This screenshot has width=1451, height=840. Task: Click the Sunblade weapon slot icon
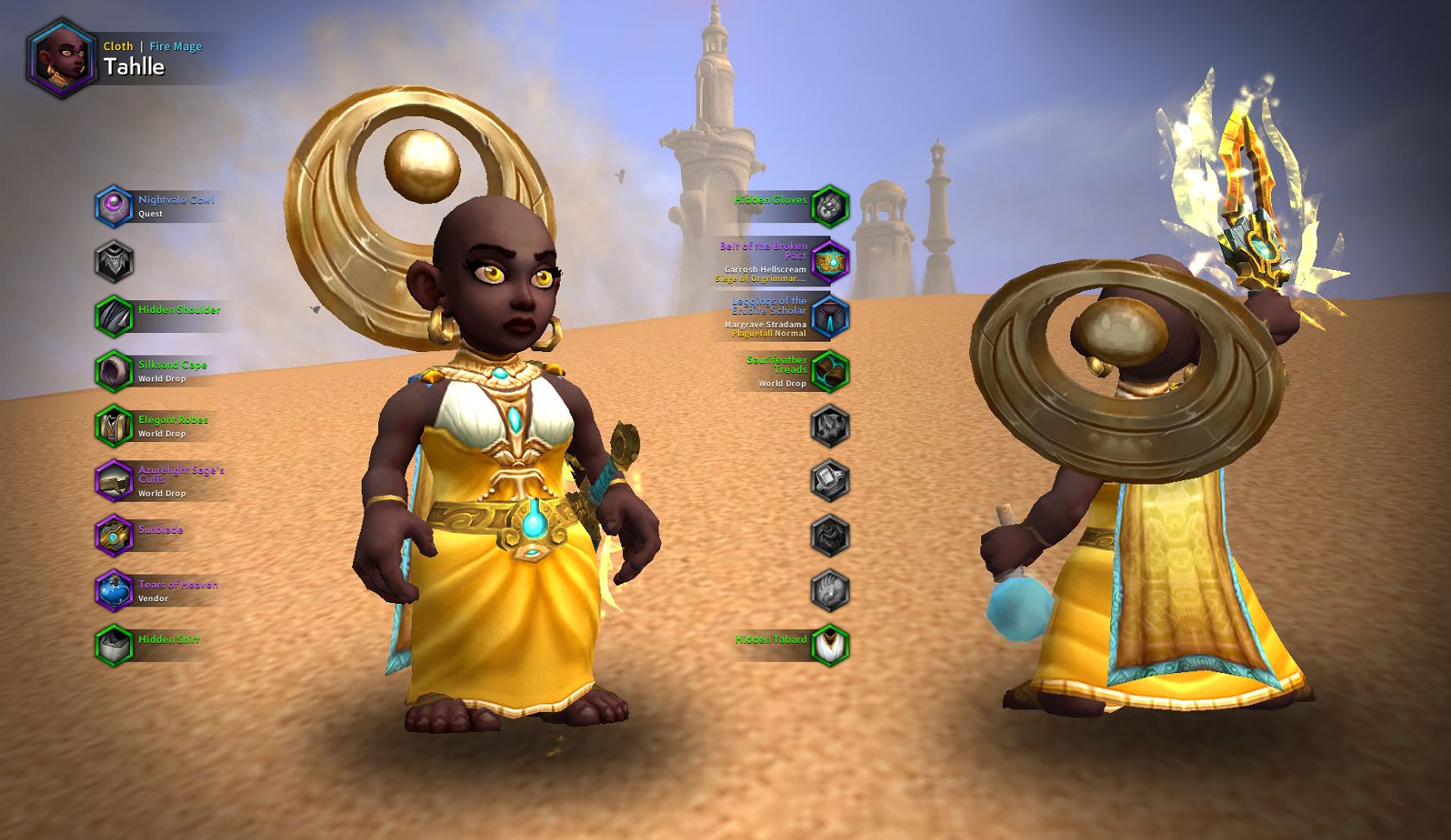tap(116, 535)
